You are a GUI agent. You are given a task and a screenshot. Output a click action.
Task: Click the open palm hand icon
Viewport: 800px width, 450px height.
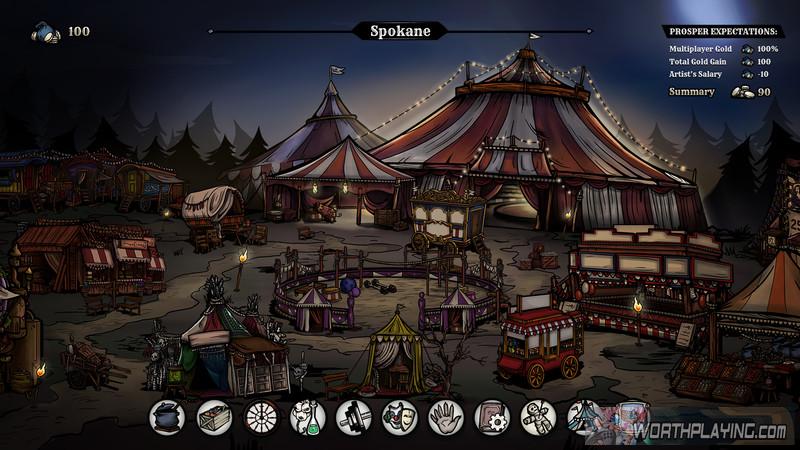pos(446,416)
